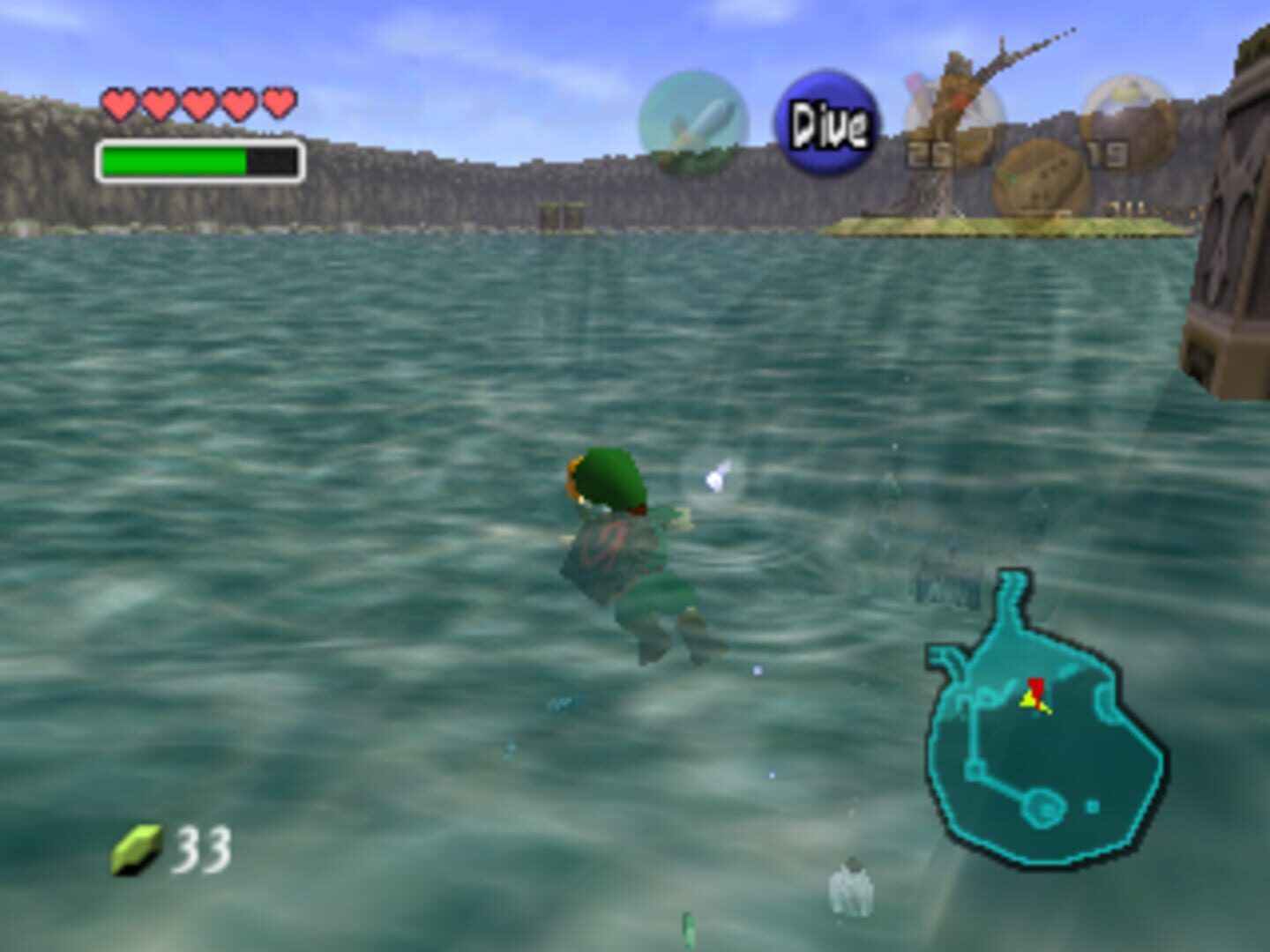This screenshot has height=952, width=1270.
Task: Select the Dive depth meter label
Action: 825,121
